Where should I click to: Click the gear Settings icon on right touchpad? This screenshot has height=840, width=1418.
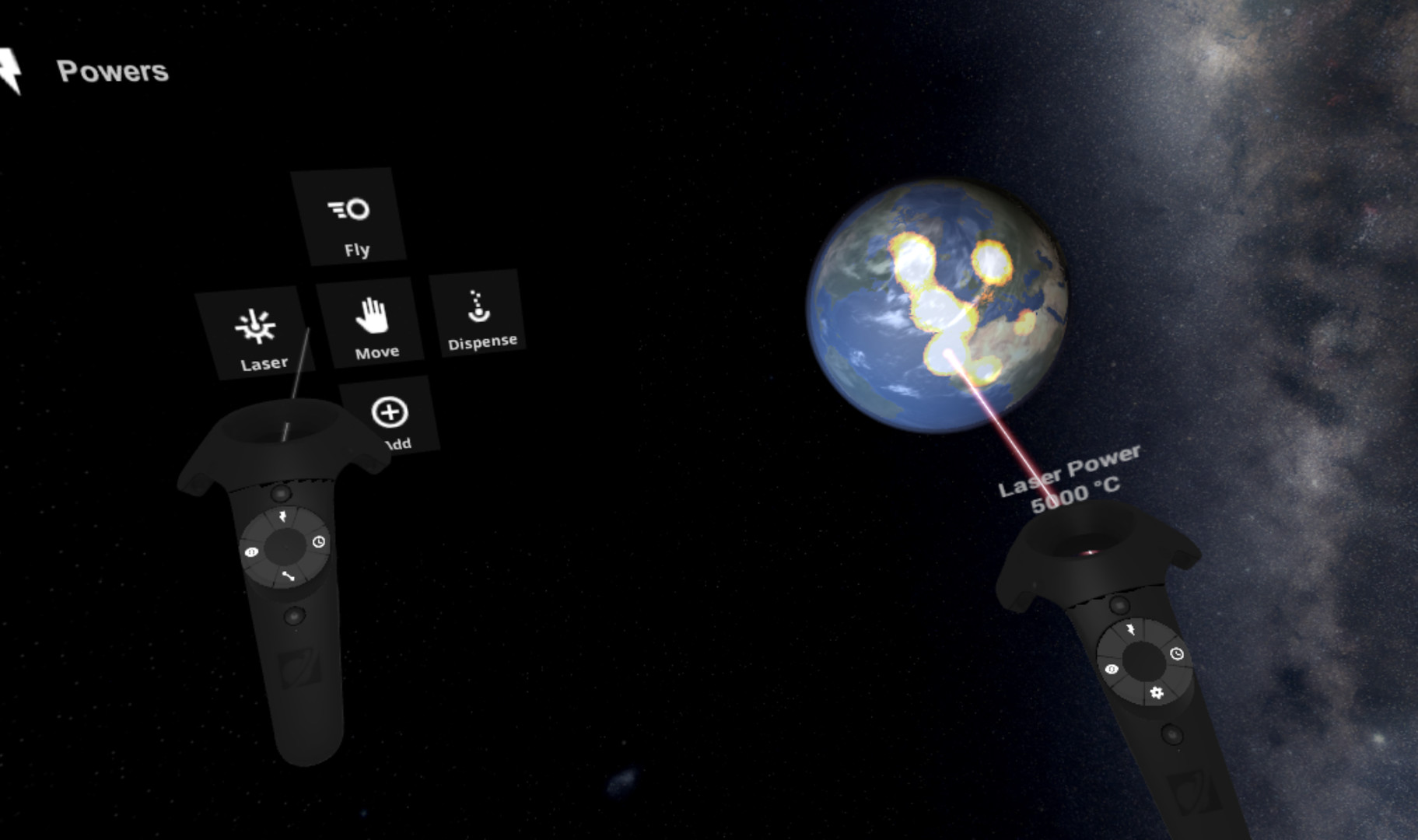1157,693
